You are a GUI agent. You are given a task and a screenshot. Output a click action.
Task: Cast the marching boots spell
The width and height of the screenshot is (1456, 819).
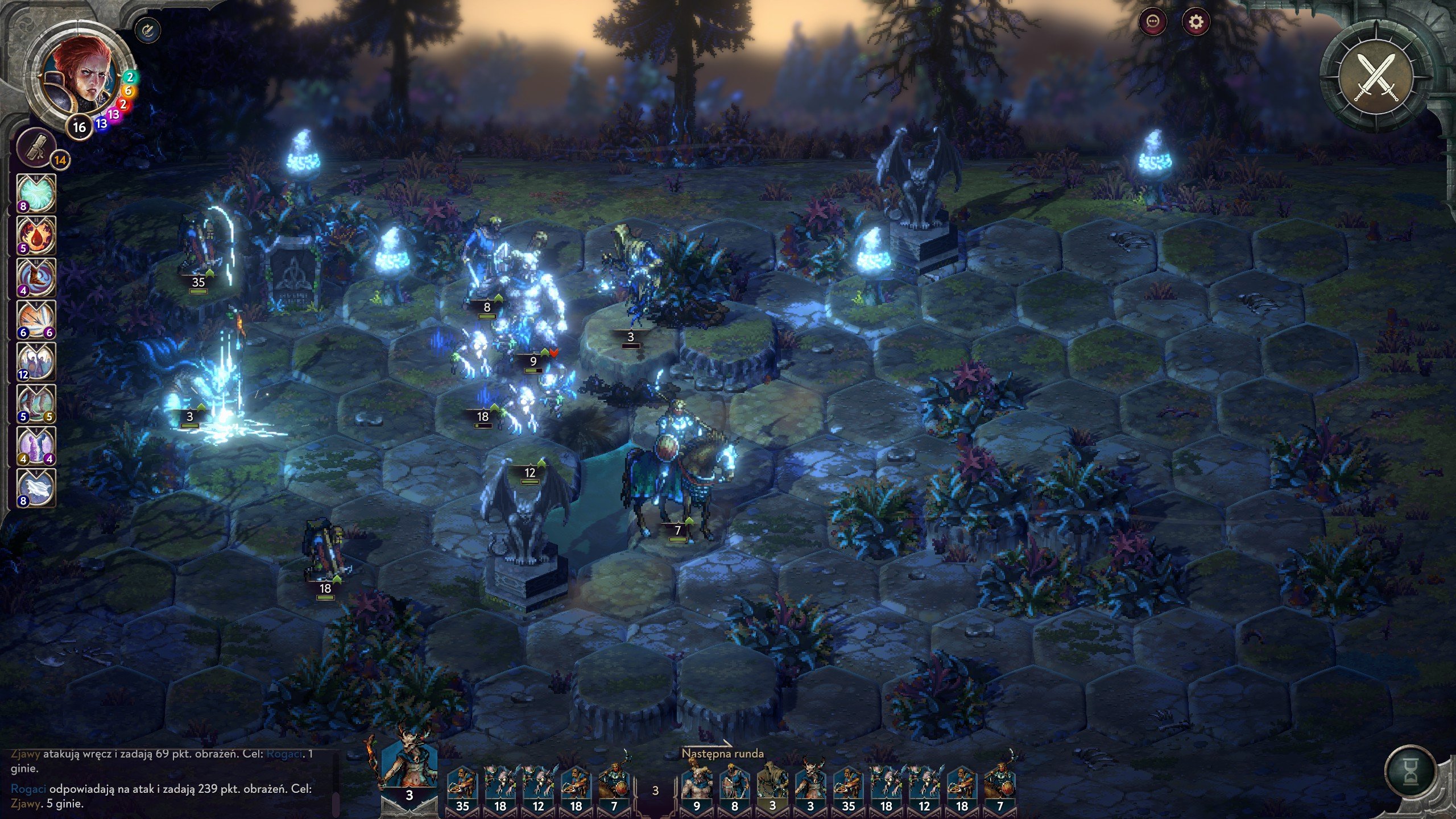point(36,403)
